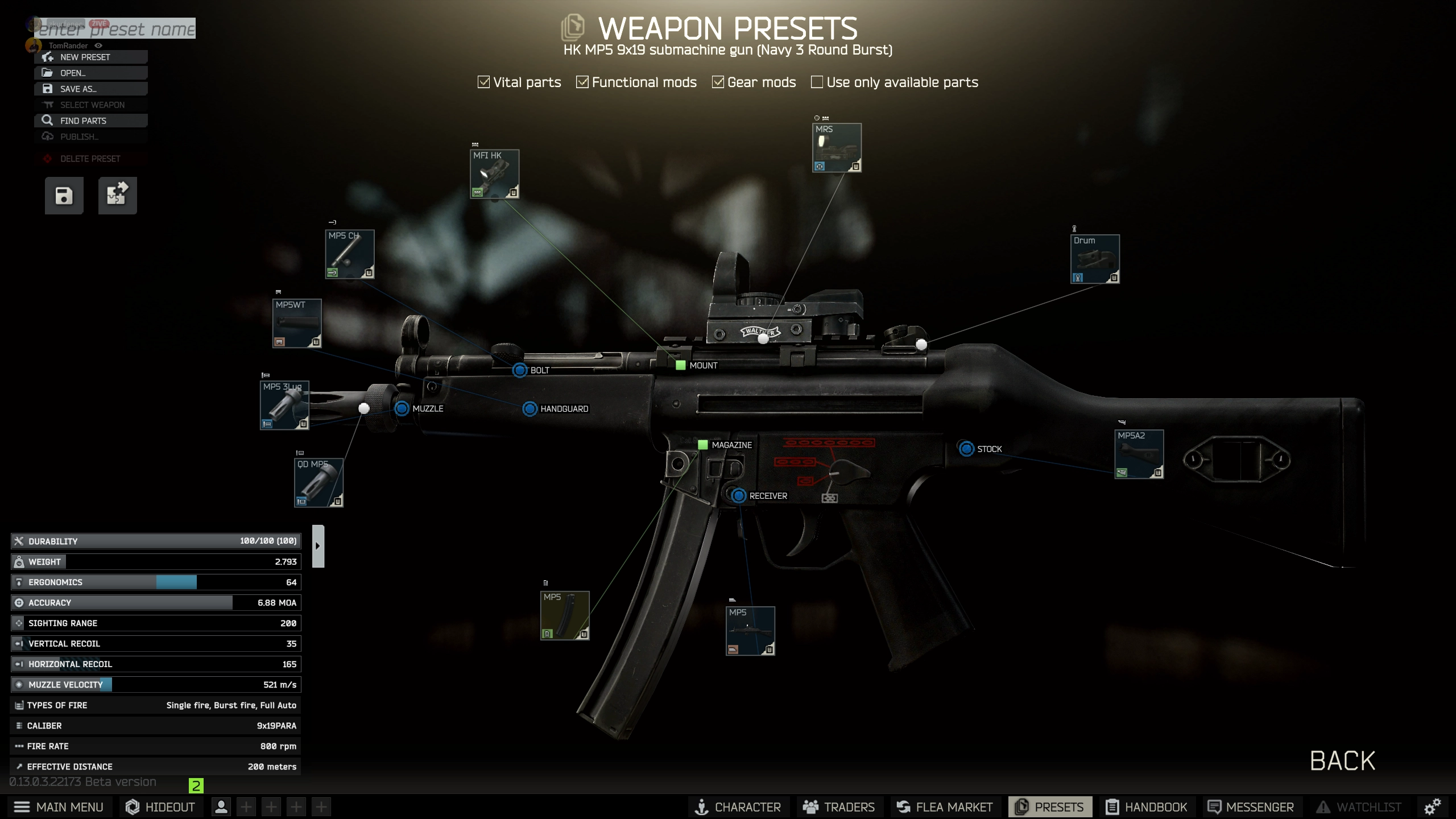Create a new weapon preset
Screen dimensions: 1456x819
click(x=91, y=57)
